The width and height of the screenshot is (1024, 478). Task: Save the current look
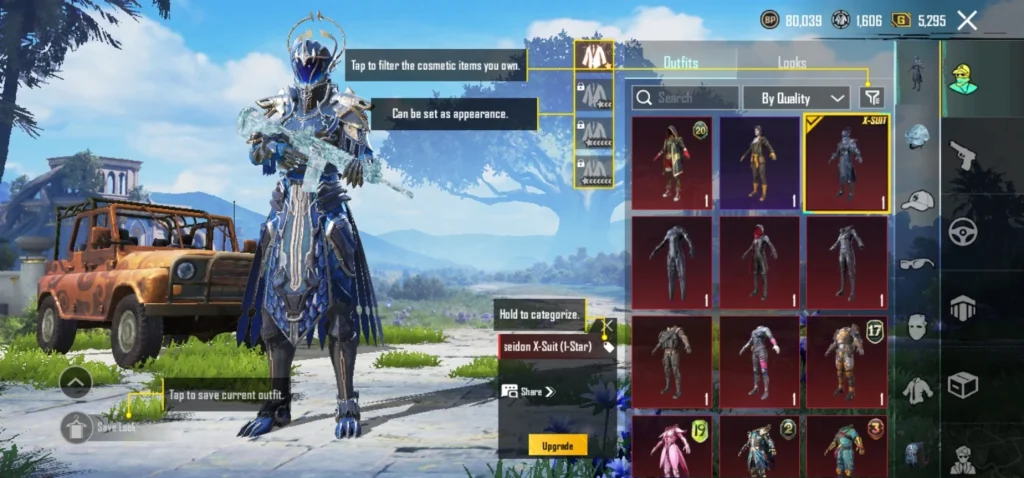77,427
